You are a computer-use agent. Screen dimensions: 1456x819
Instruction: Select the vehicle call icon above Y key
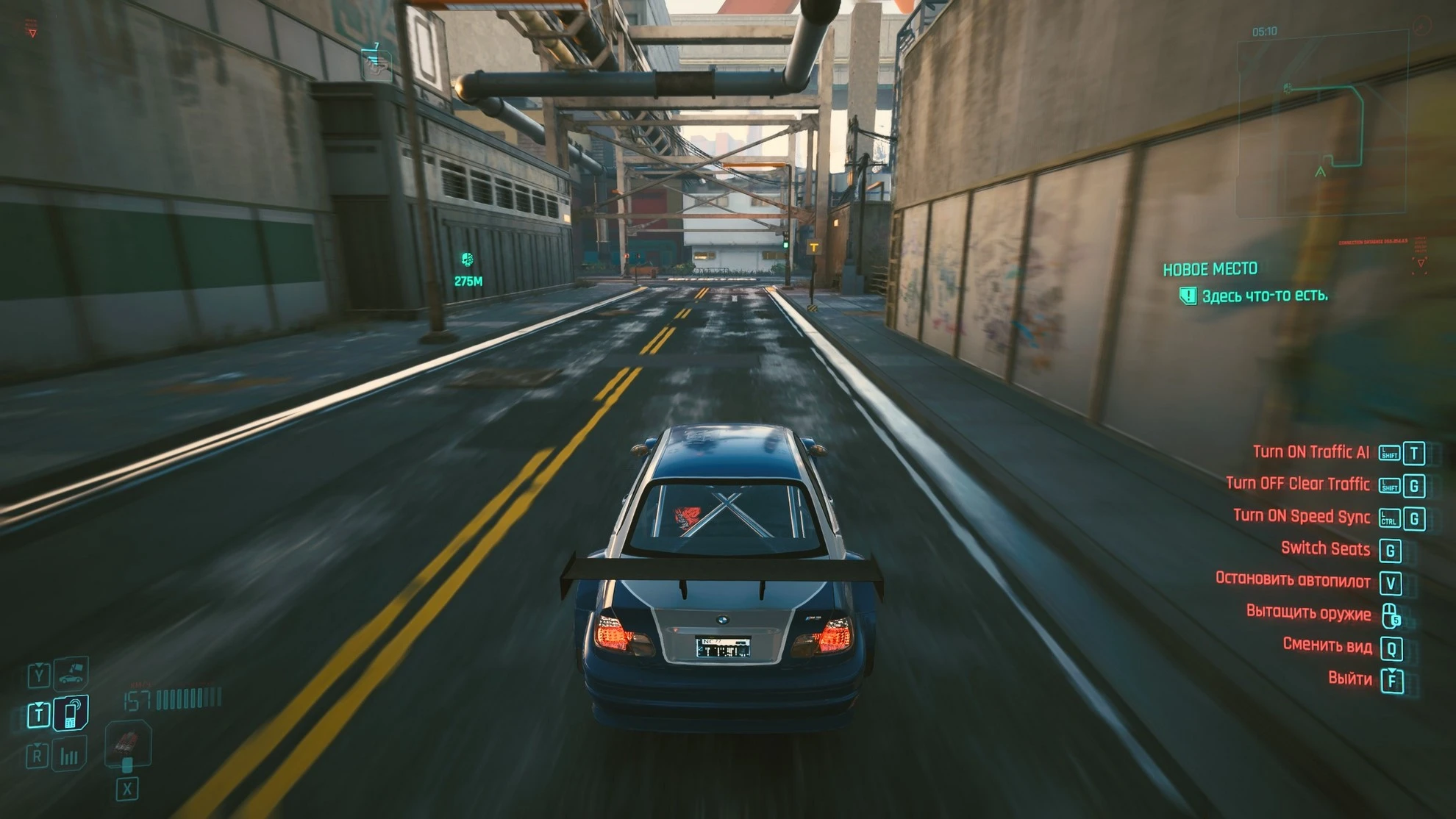[71, 675]
